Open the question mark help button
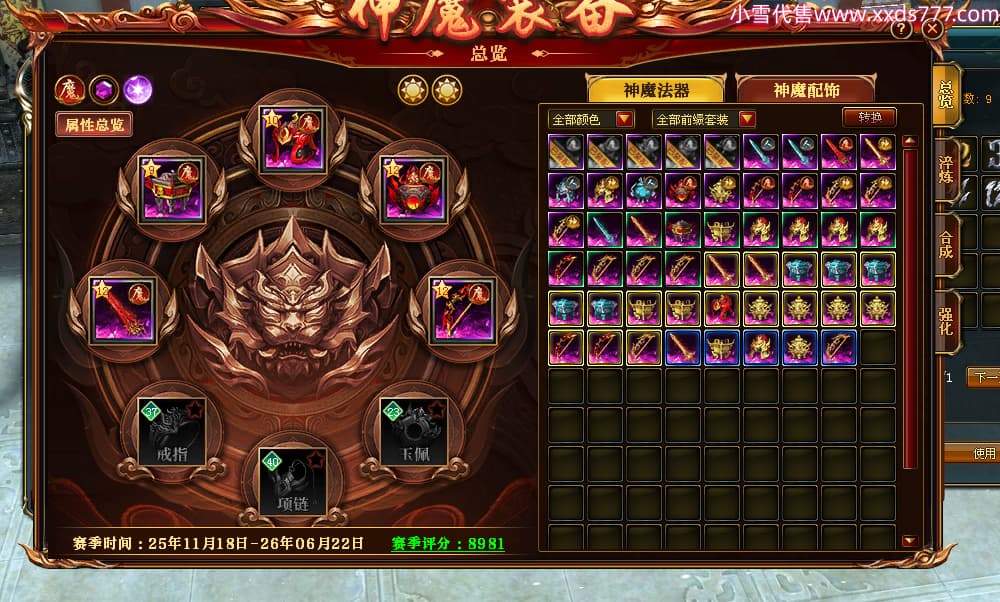 tap(901, 30)
